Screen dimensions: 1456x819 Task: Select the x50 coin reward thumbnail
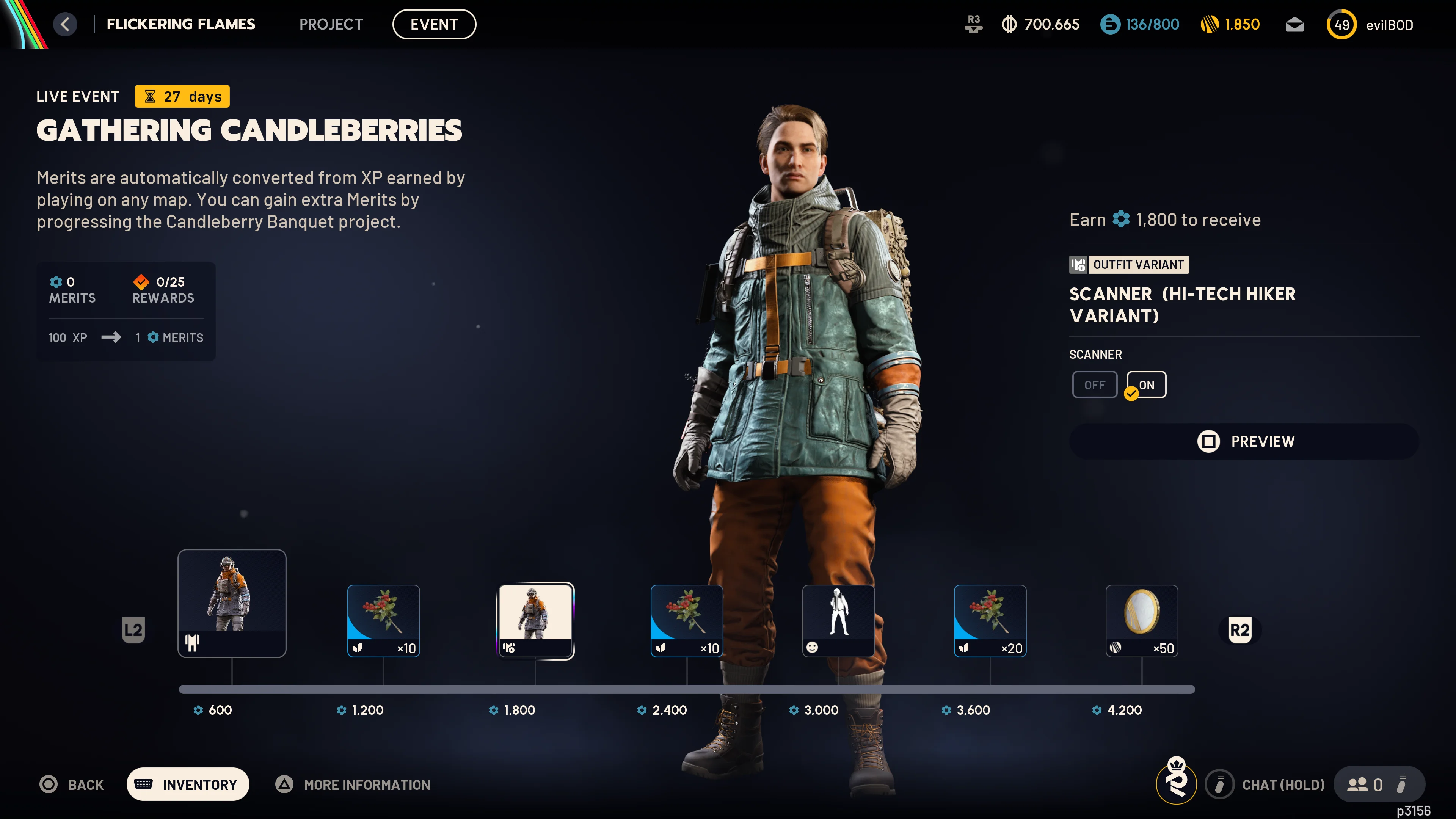[x=1142, y=621]
